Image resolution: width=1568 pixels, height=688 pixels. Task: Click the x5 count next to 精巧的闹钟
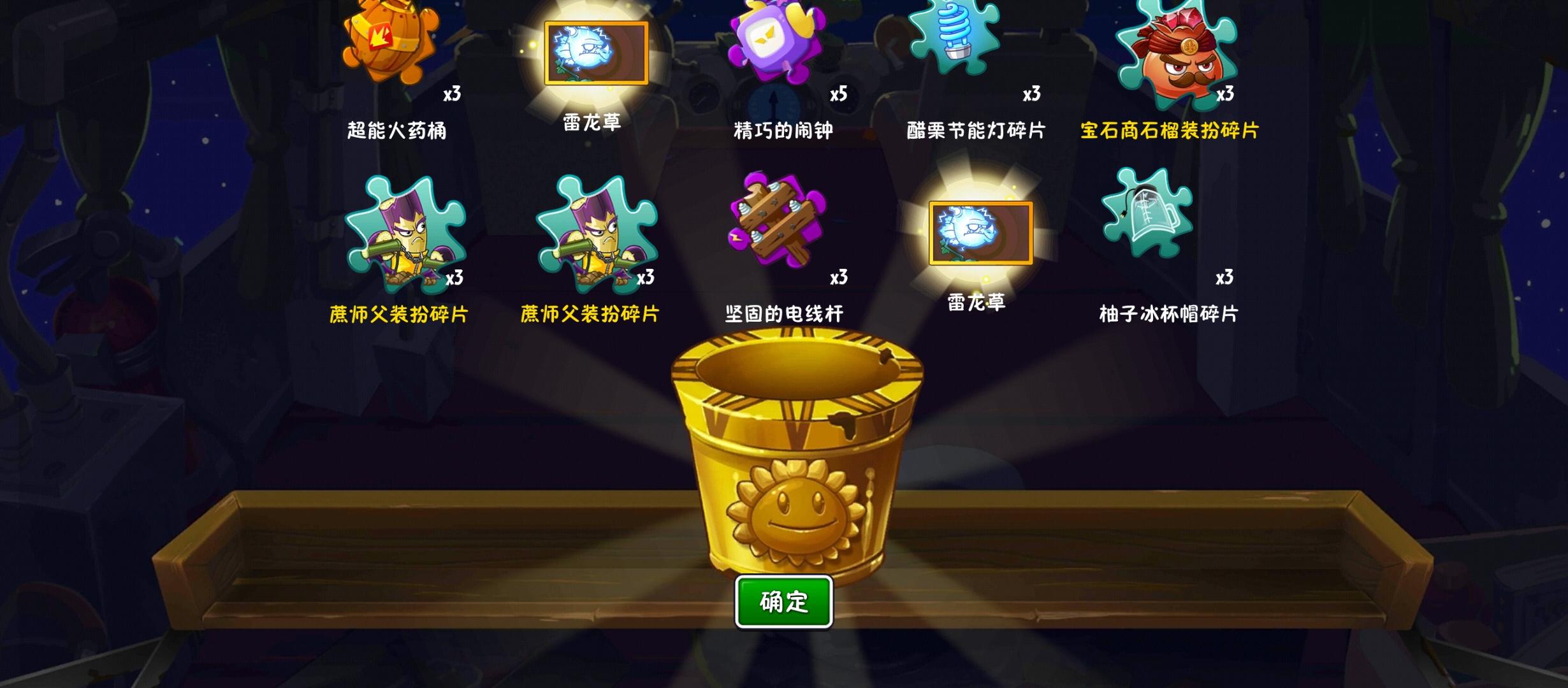click(x=839, y=95)
